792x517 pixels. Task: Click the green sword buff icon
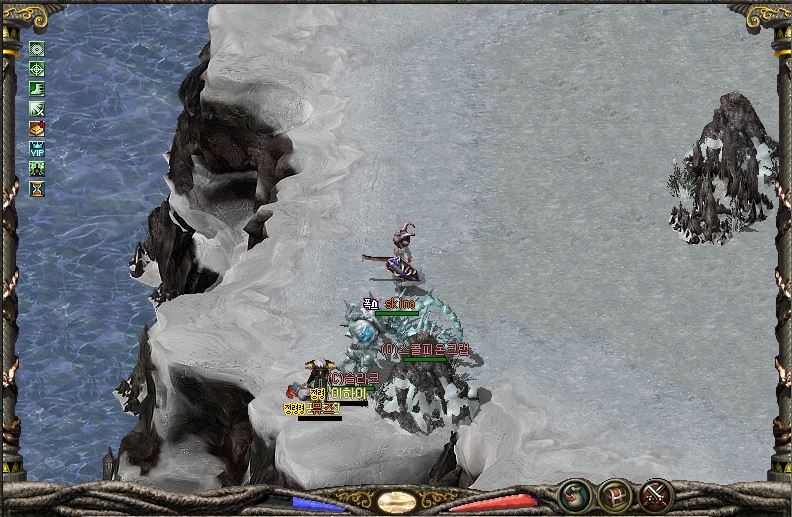(37, 109)
